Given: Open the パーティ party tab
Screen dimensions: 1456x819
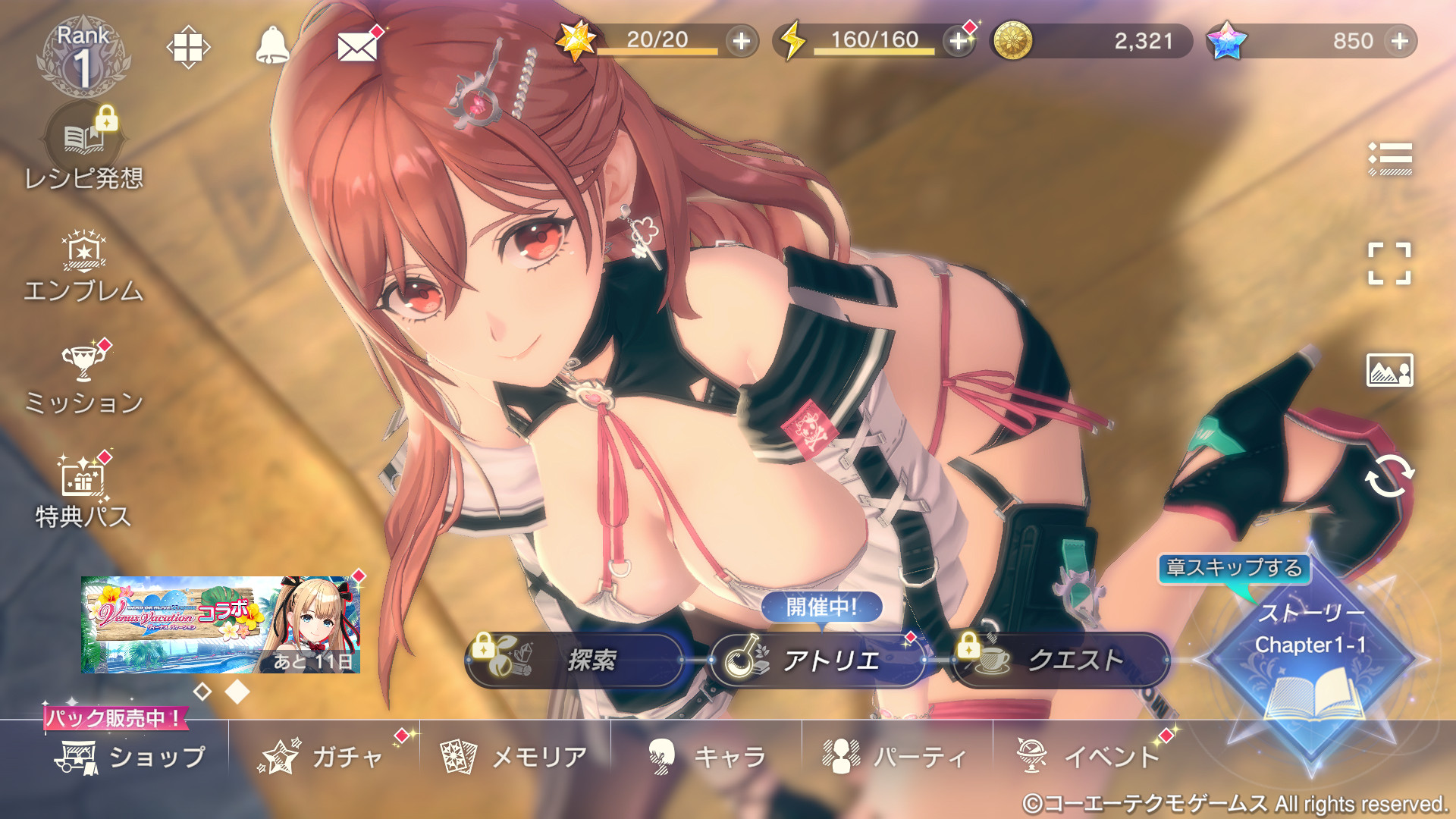Looking at the screenshot, I should [896, 757].
